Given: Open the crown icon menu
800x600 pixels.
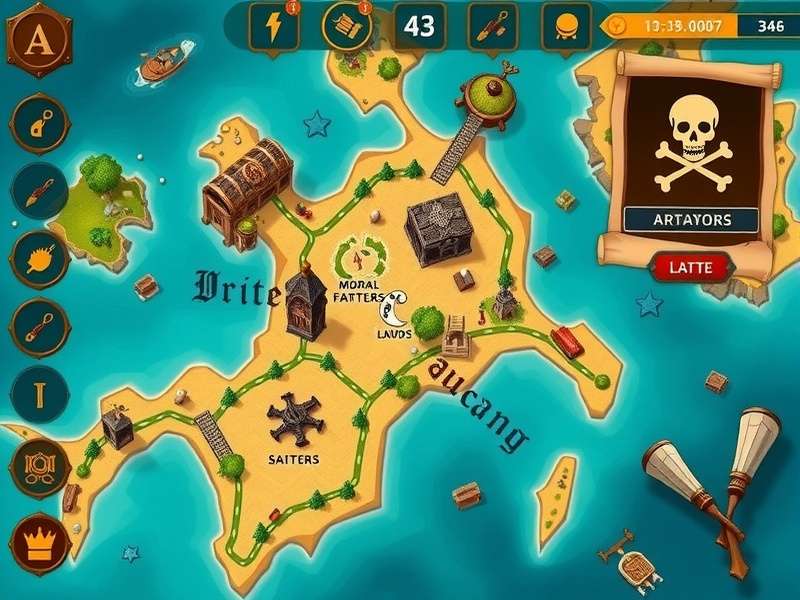Looking at the screenshot, I should [x=40, y=543].
